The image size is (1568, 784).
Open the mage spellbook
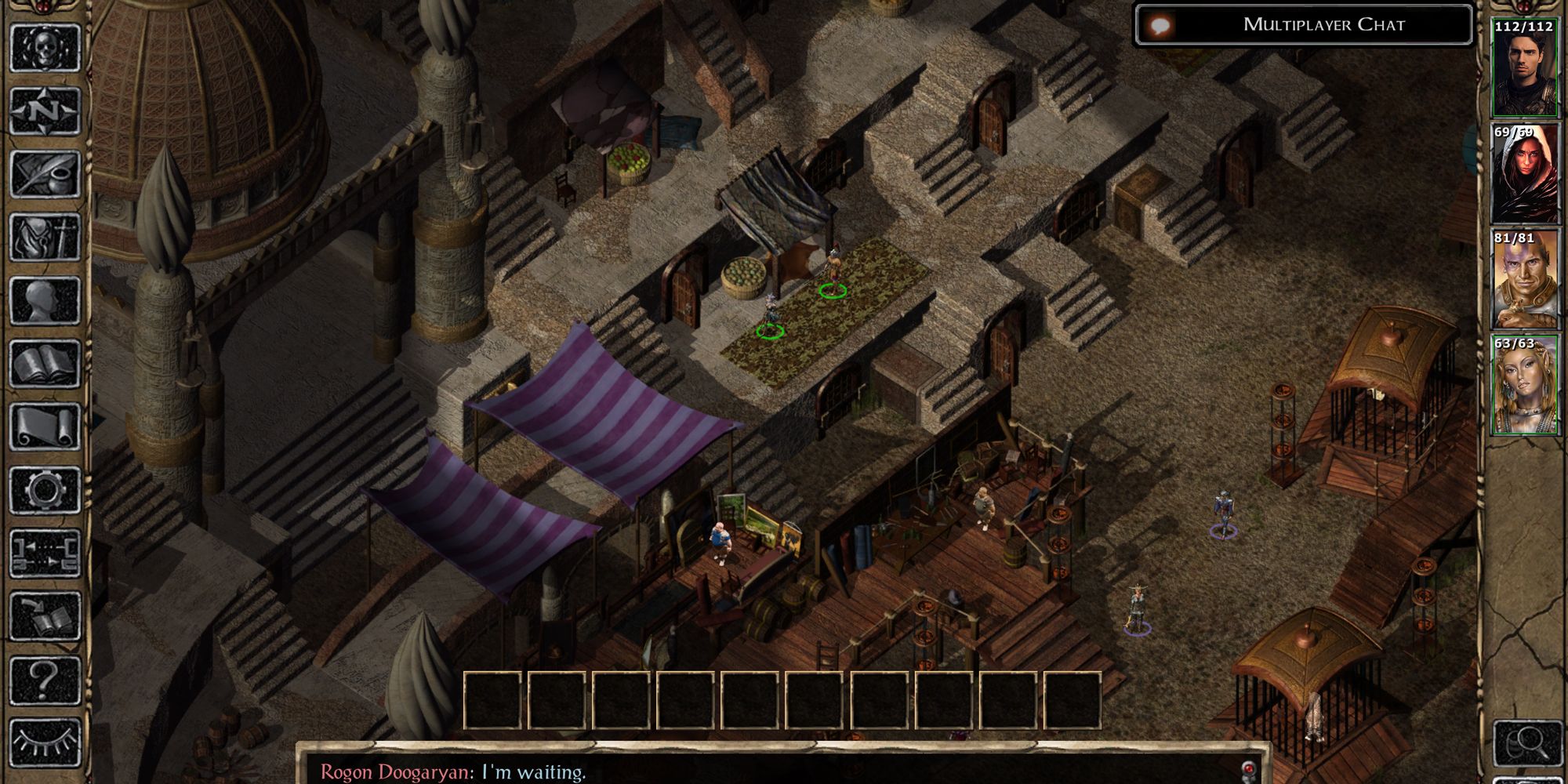45,365
